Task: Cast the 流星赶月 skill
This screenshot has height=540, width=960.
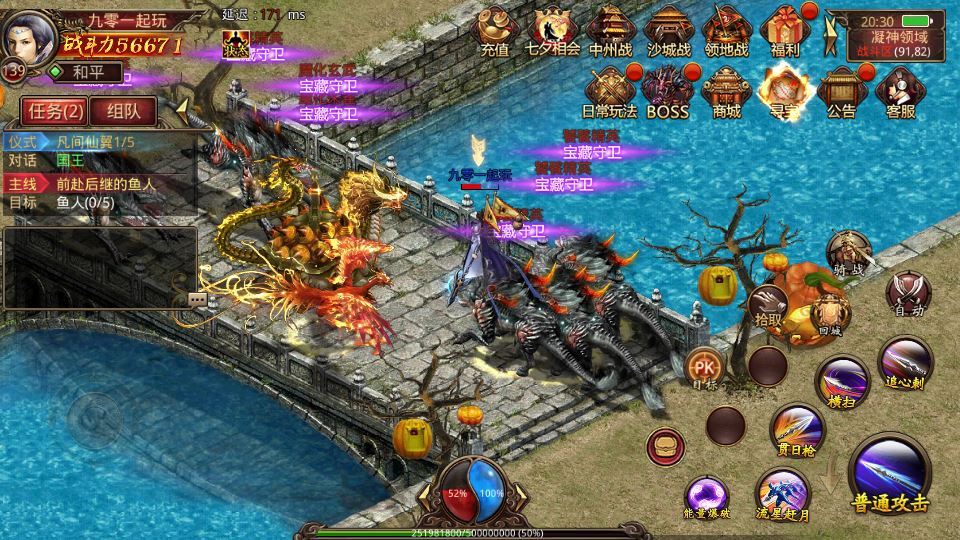Action: pyautogui.click(x=782, y=494)
